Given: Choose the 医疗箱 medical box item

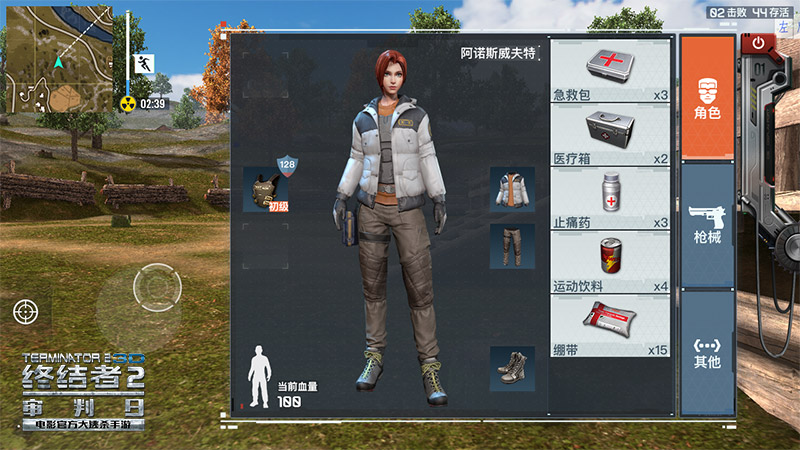Looking at the screenshot, I should tap(611, 136).
